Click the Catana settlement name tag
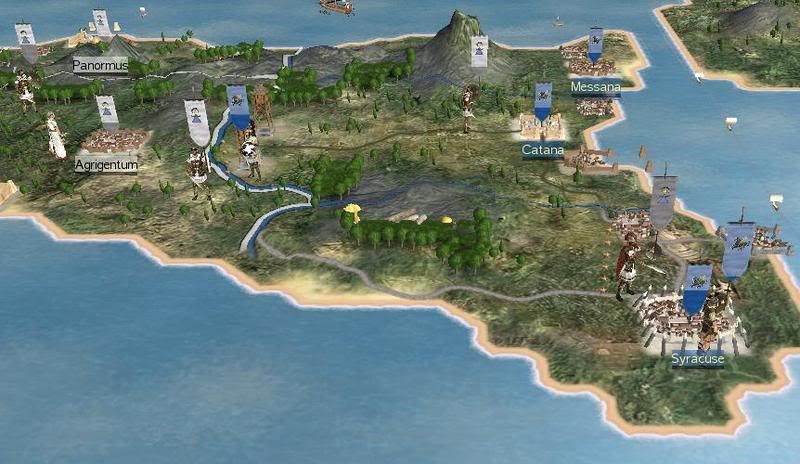 [543, 150]
